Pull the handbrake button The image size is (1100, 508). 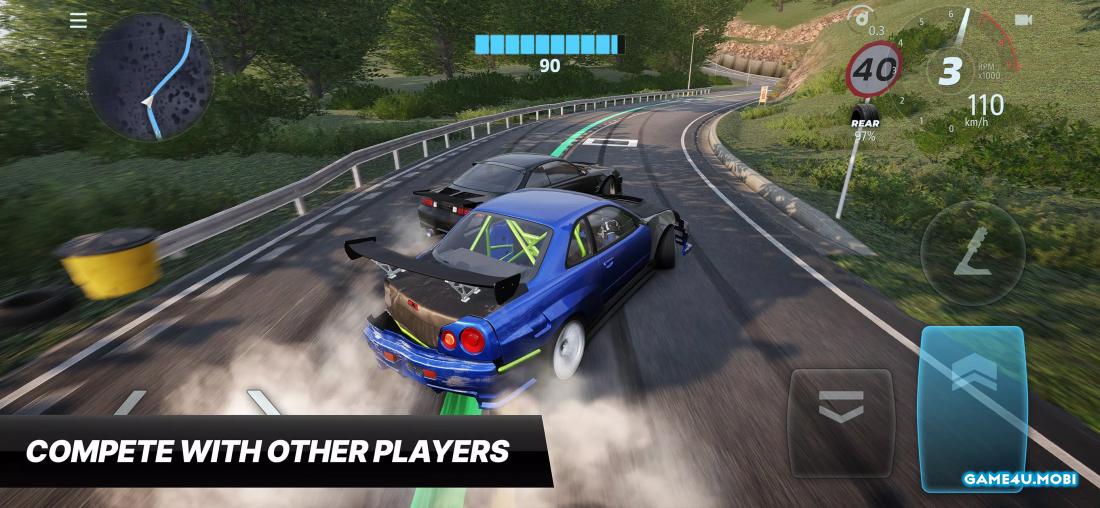pos(972,253)
